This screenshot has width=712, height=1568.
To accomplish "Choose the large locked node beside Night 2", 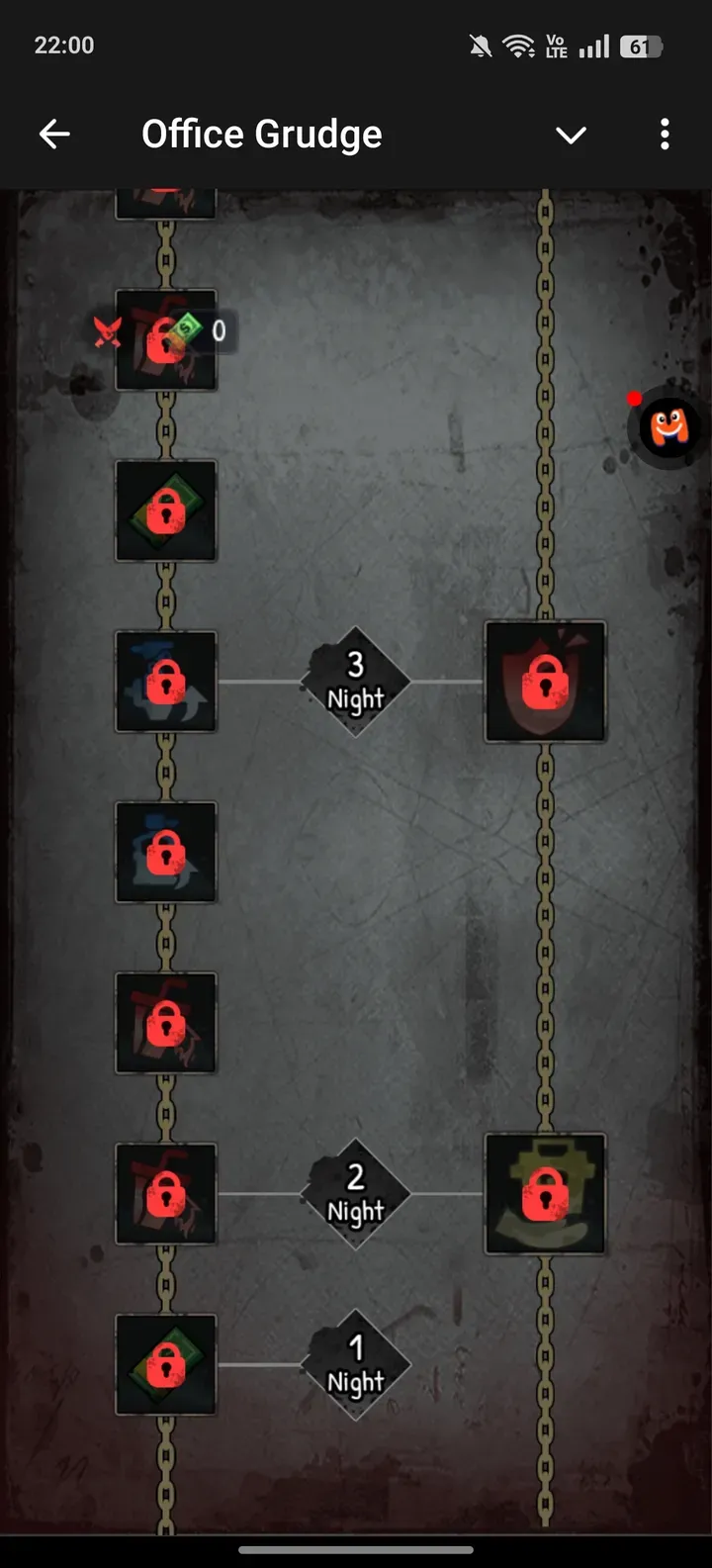I will pyautogui.click(x=545, y=1194).
